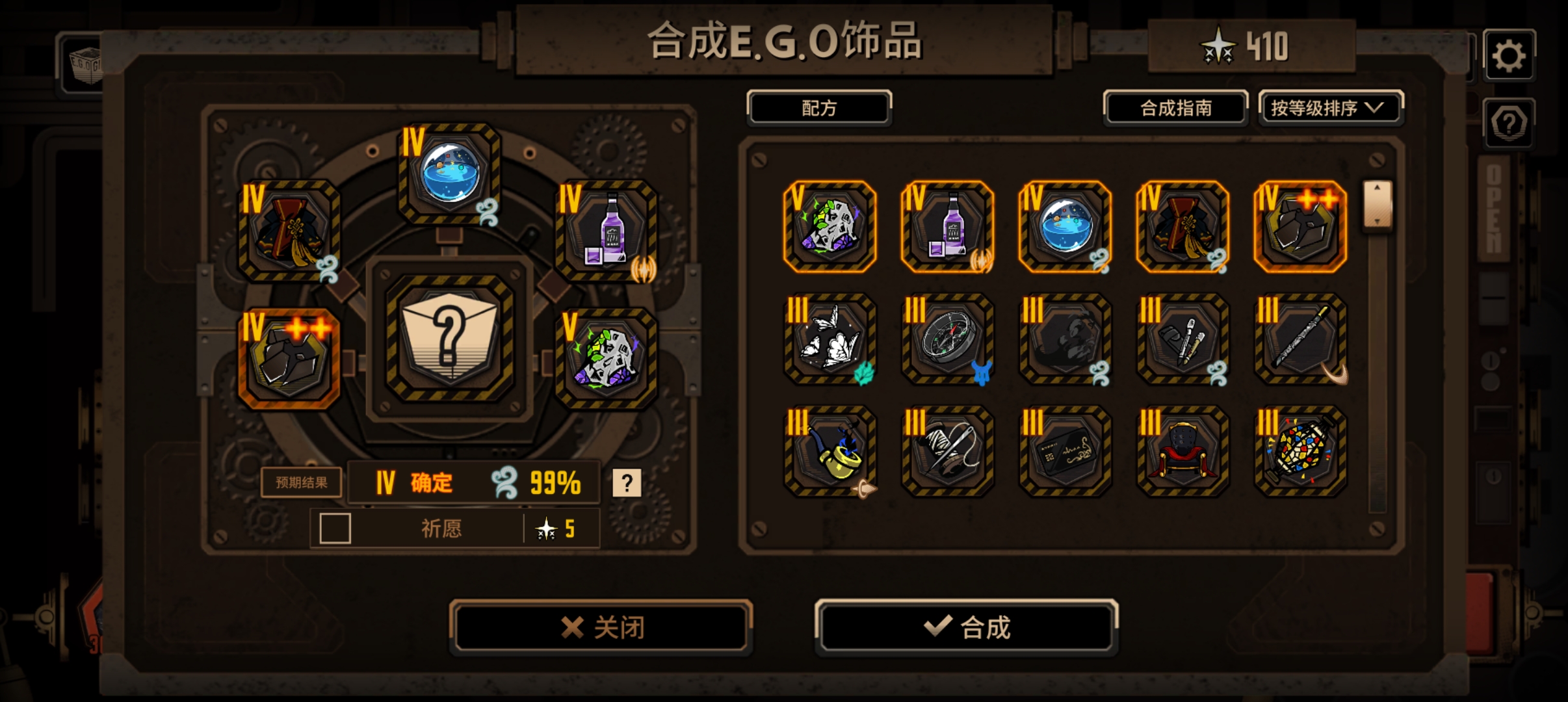Click the 合成 synthesize button

[x=967, y=627]
